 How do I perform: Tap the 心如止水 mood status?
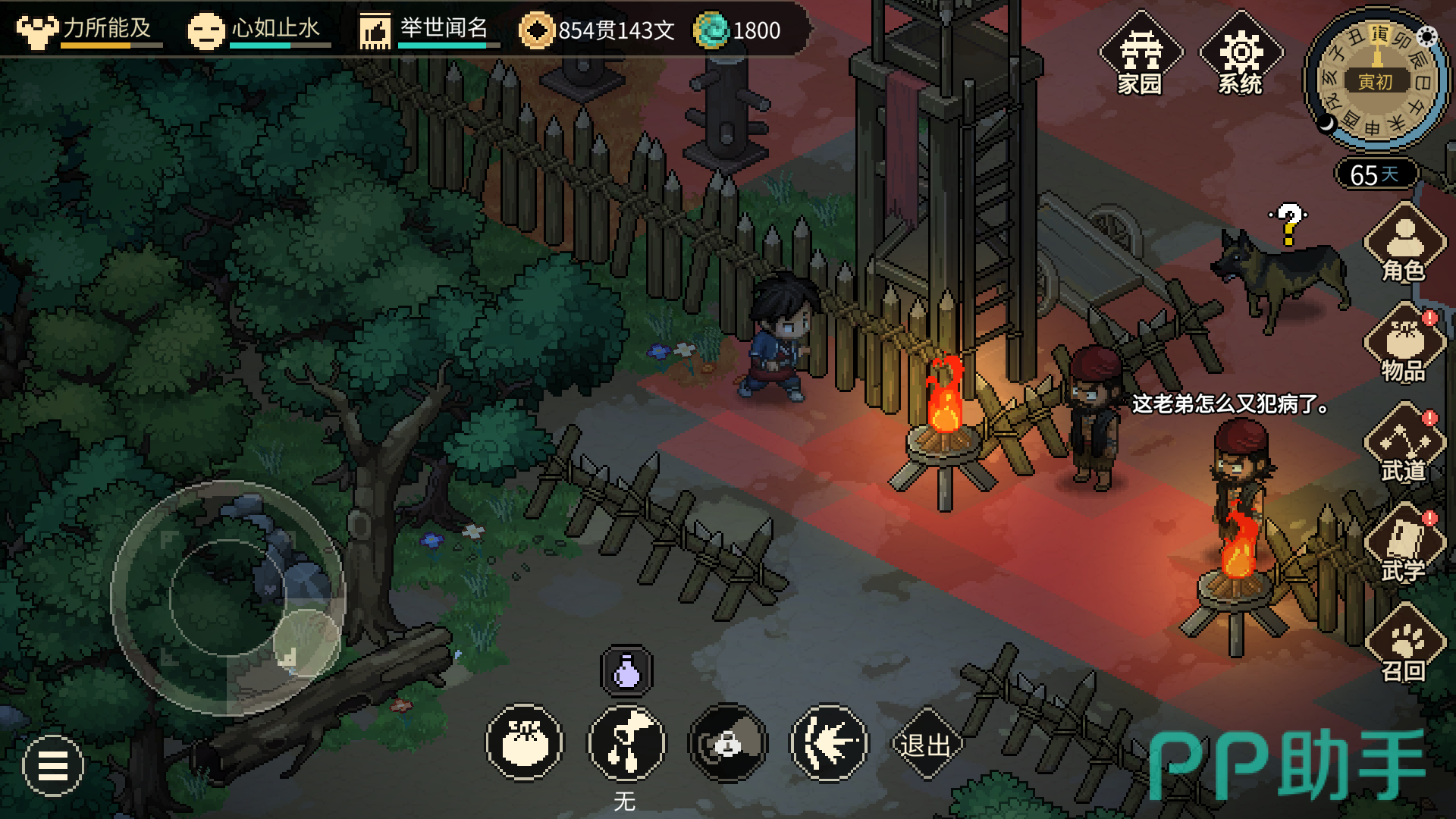(259, 30)
